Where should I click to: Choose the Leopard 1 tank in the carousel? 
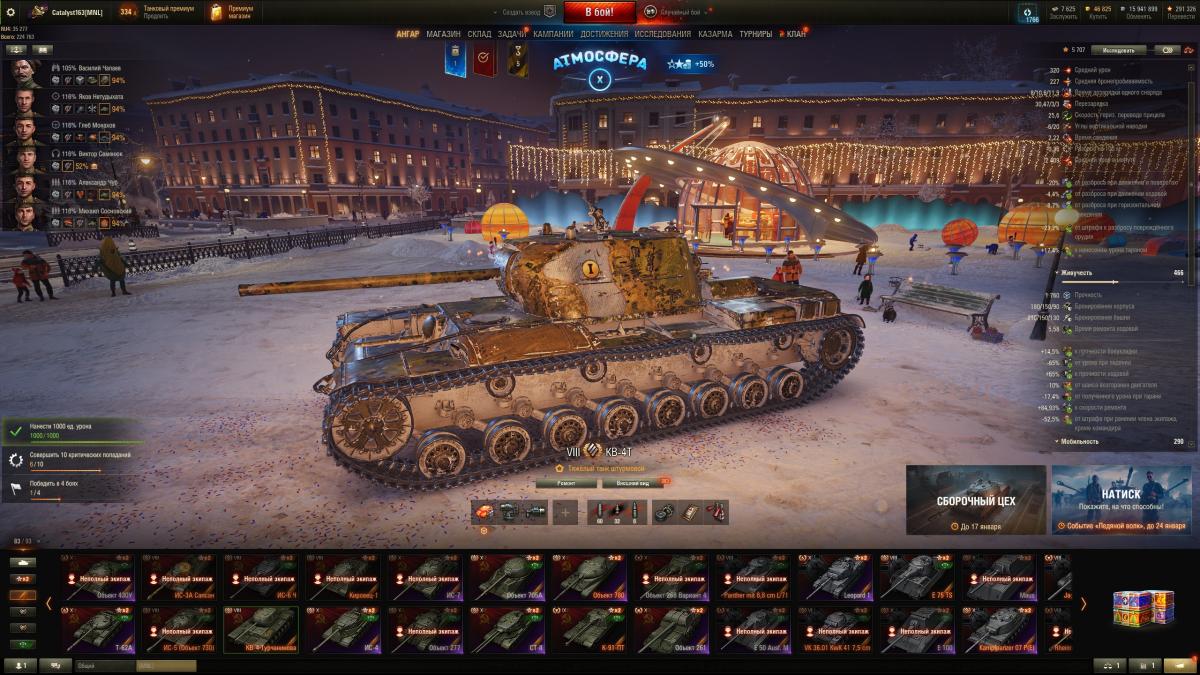click(834, 577)
